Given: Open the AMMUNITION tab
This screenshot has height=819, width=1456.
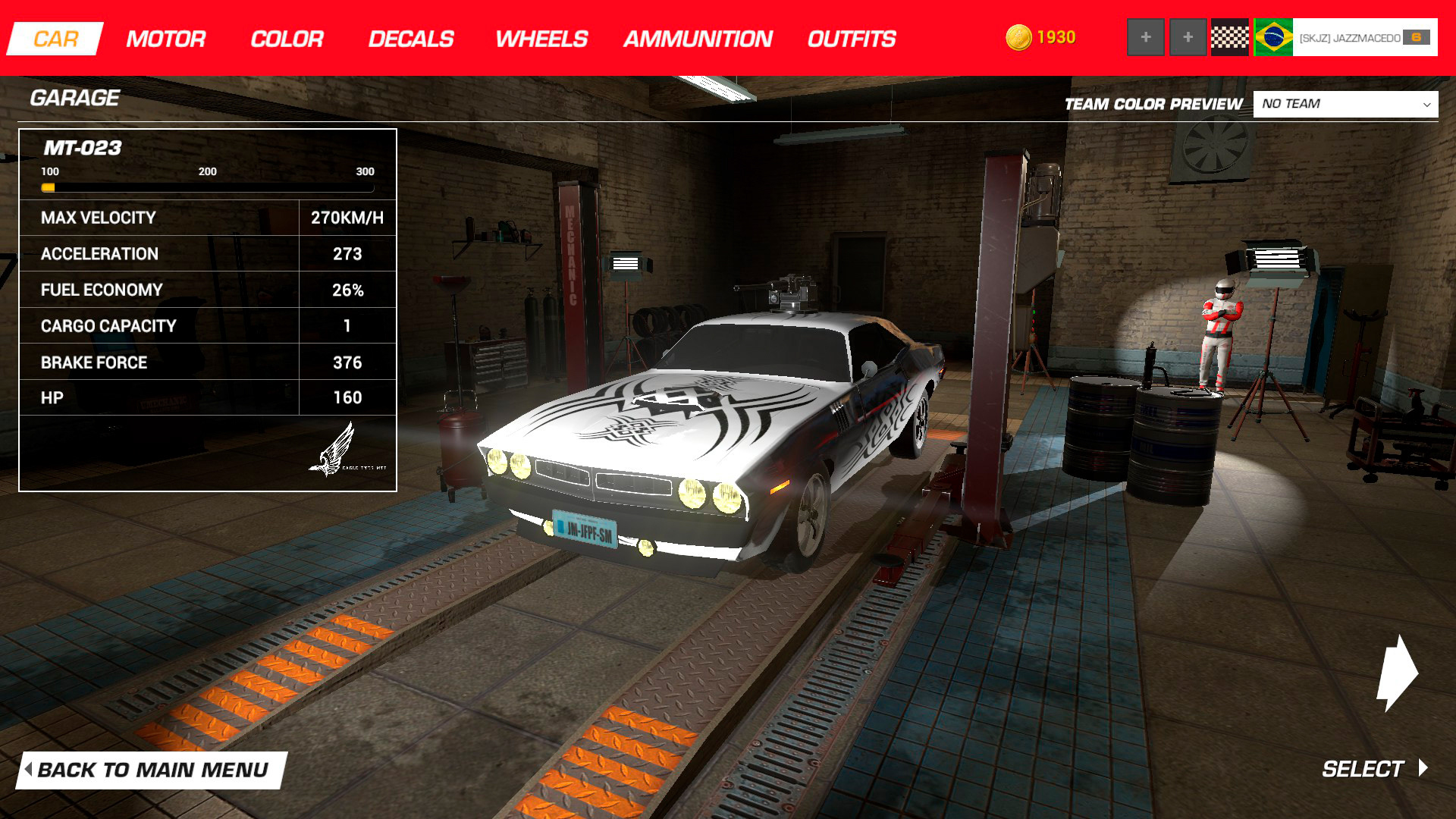Looking at the screenshot, I should (x=697, y=39).
